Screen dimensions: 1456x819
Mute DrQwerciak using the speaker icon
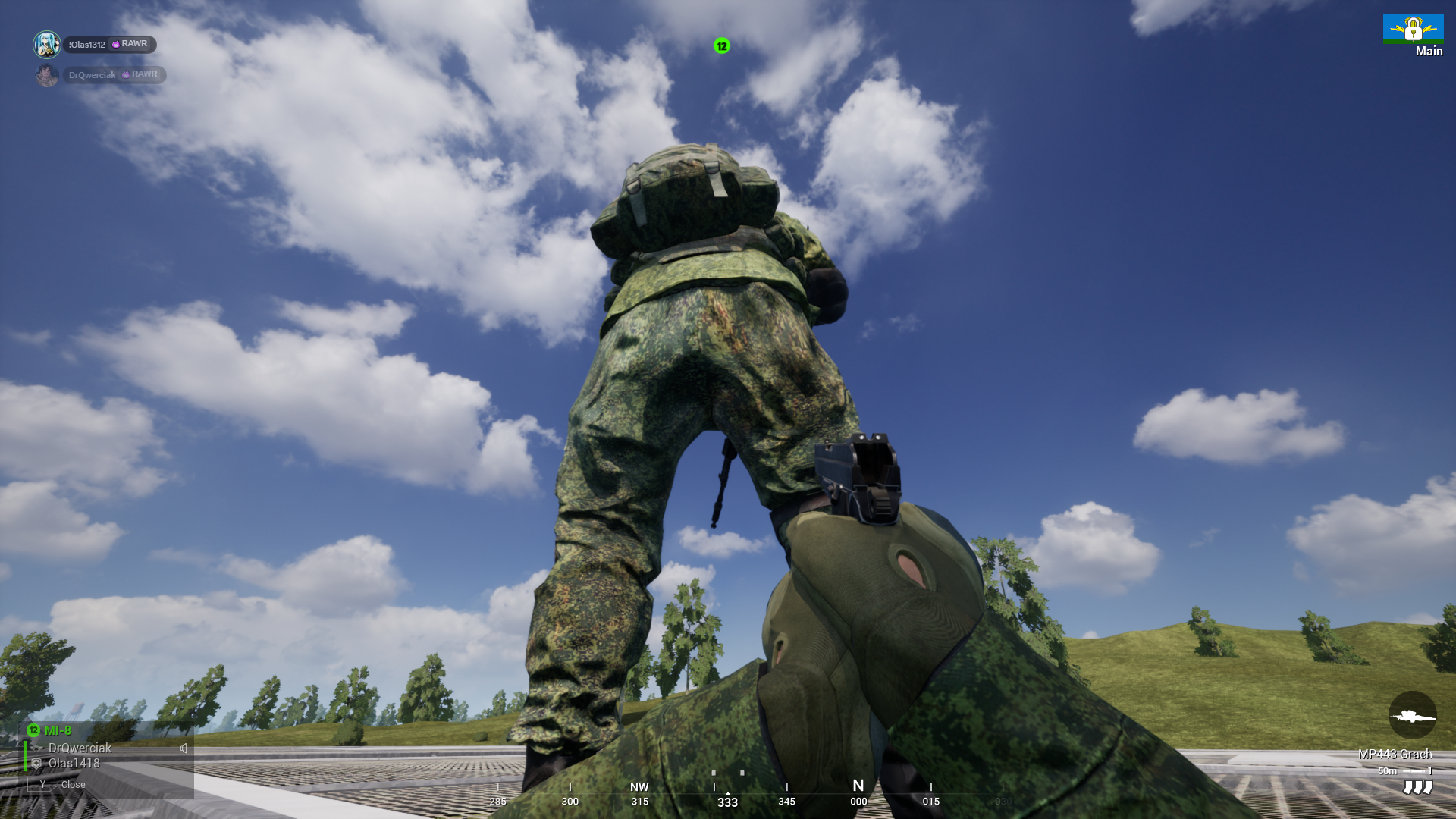tap(184, 748)
